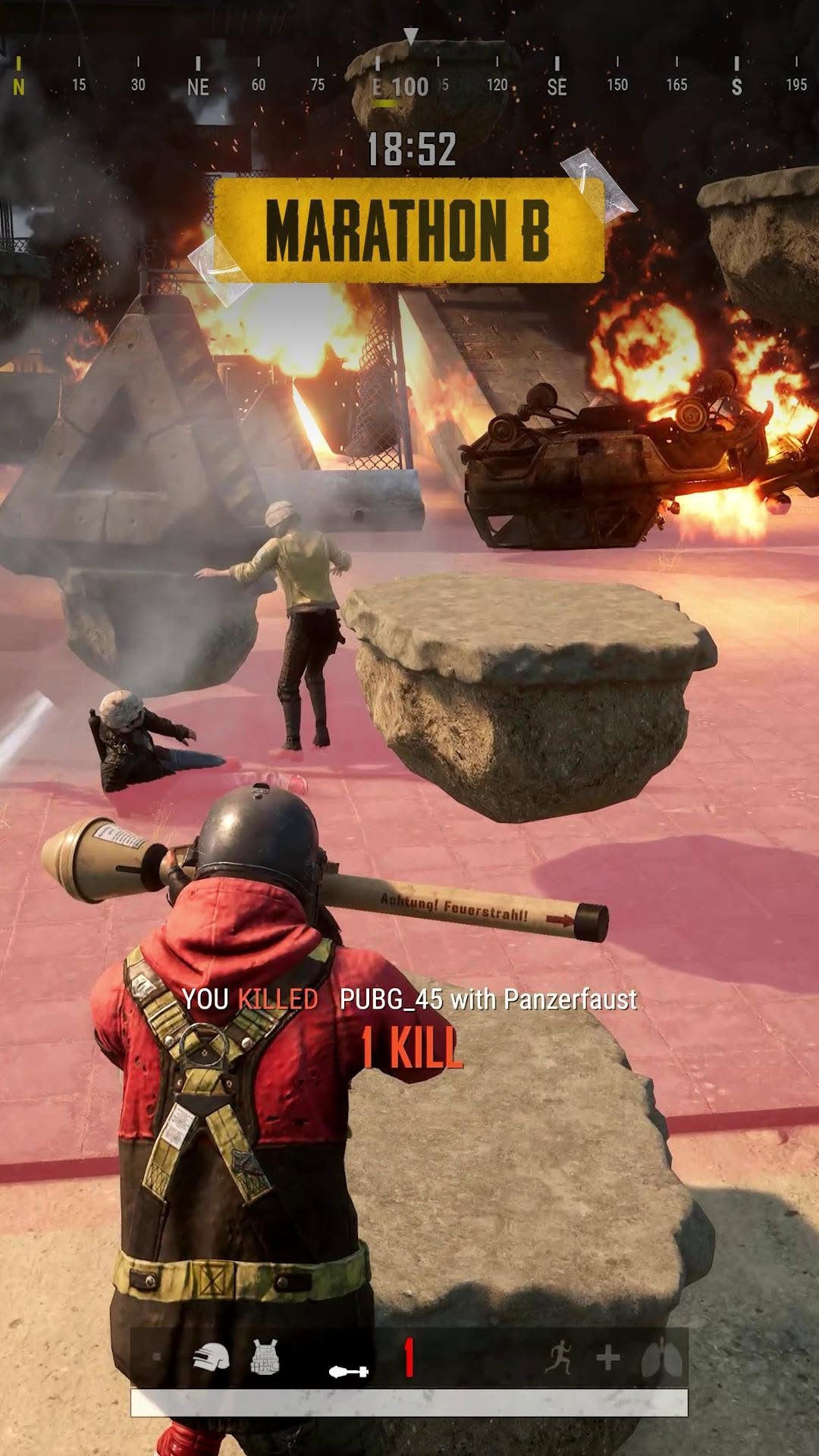Select the armor vest status icon
Image resolution: width=819 pixels, height=1456 pixels.
[x=265, y=1357]
